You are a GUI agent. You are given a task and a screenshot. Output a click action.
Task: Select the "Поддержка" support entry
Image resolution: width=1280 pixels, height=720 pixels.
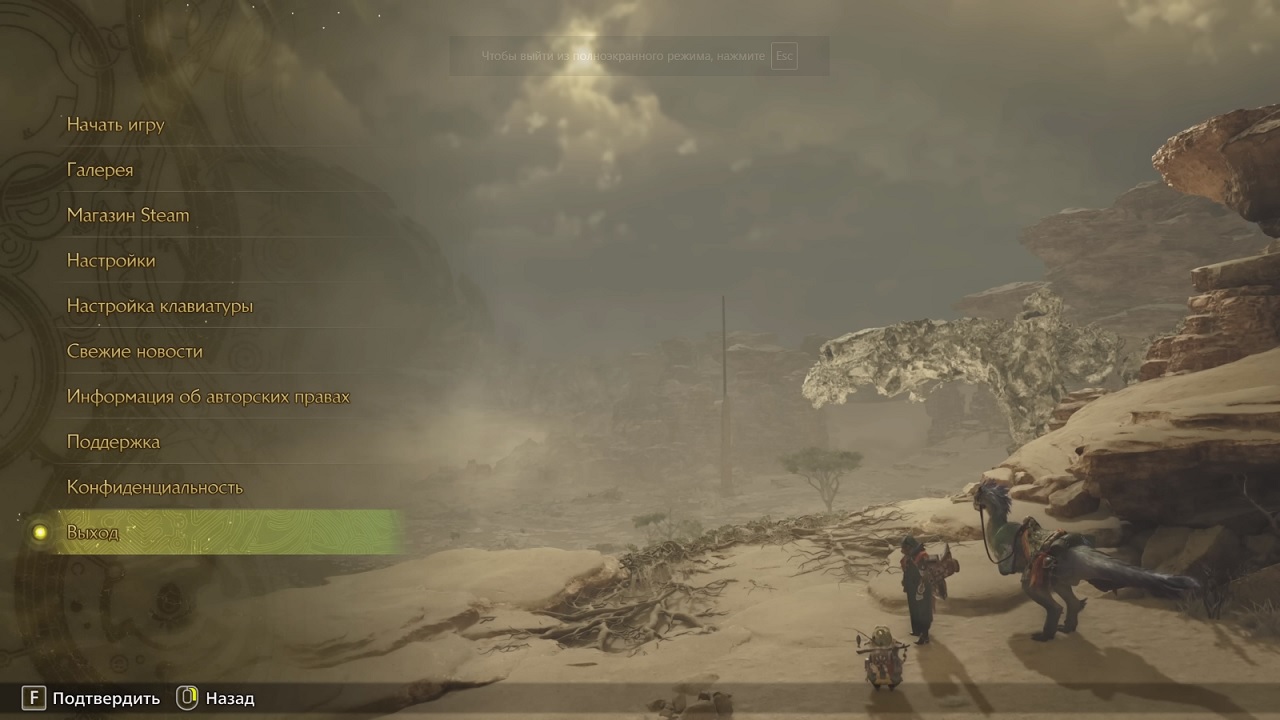(113, 442)
